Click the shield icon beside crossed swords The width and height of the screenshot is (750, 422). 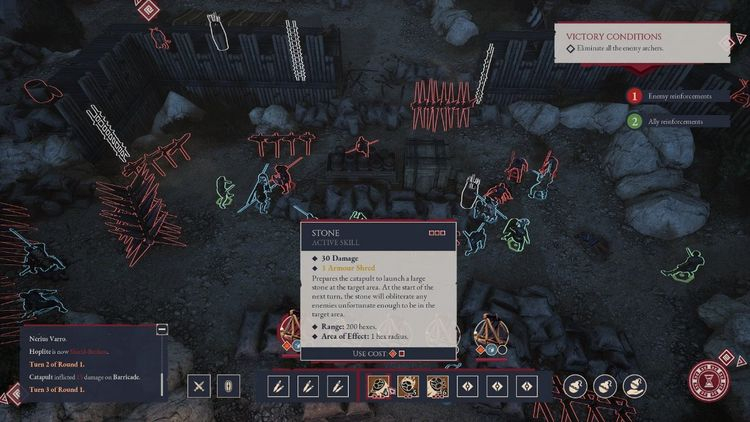point(227,386)
